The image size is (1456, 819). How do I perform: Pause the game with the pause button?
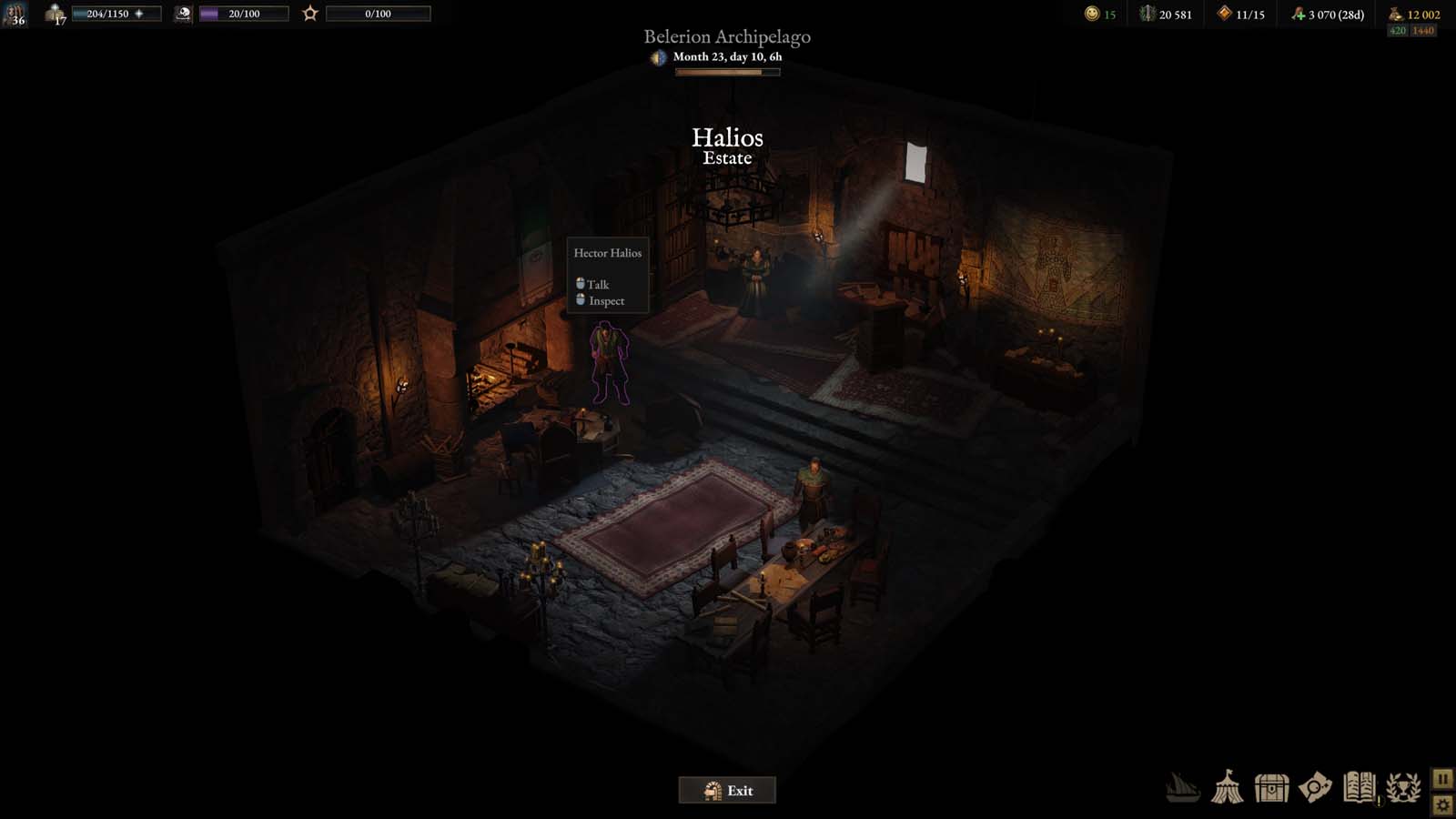[x=1442, y=779]
